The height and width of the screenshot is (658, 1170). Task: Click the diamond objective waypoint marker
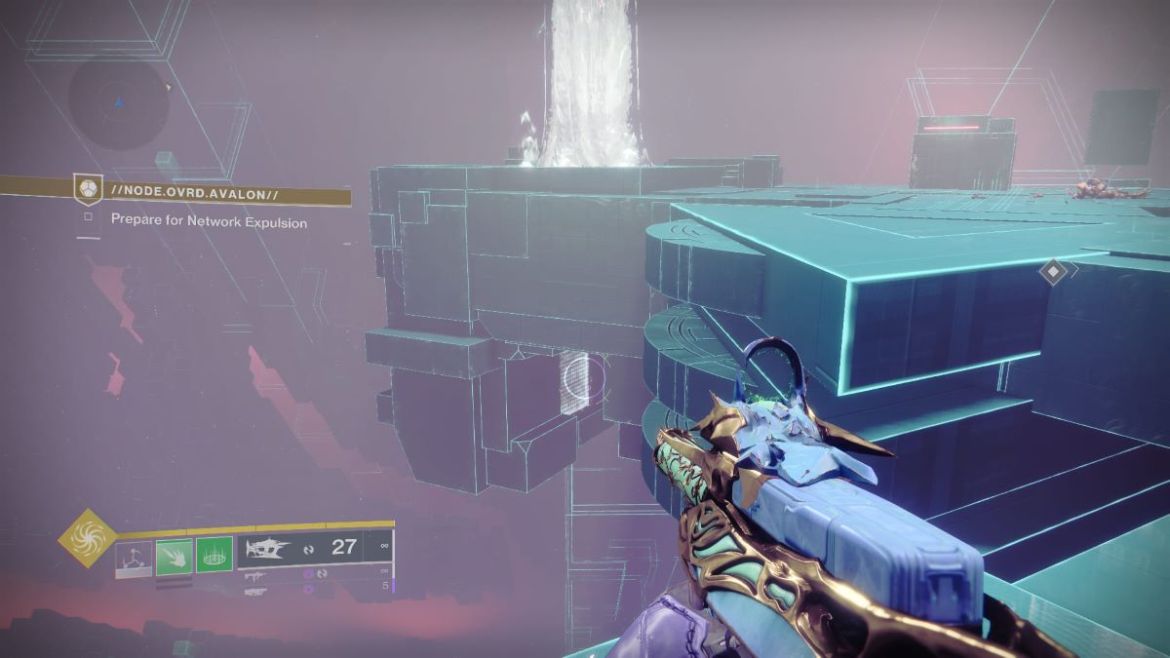[x=1053, y=270]
